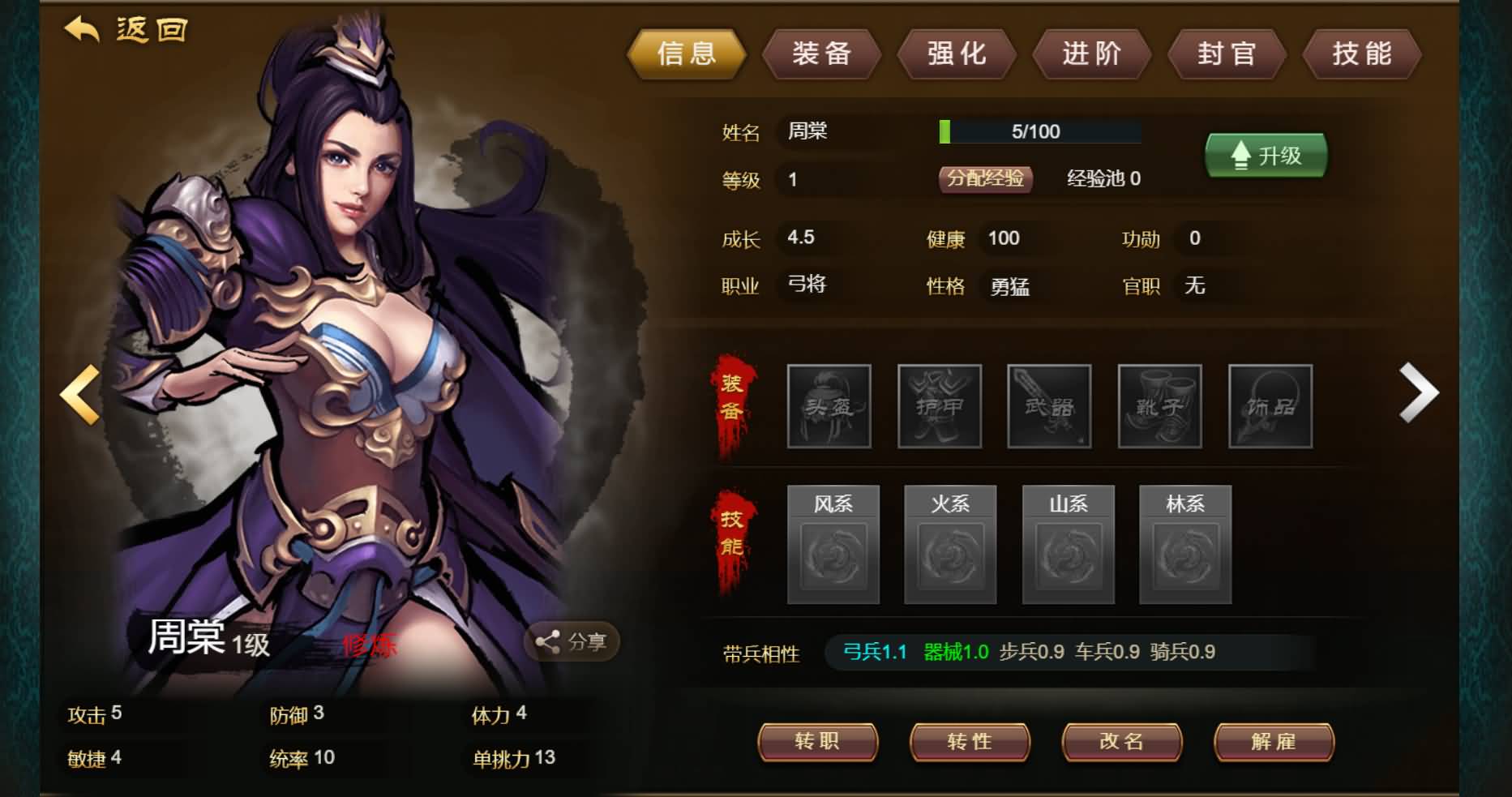Change class with 转职 button
The image size is (1512, 797).
click(817, 742)
